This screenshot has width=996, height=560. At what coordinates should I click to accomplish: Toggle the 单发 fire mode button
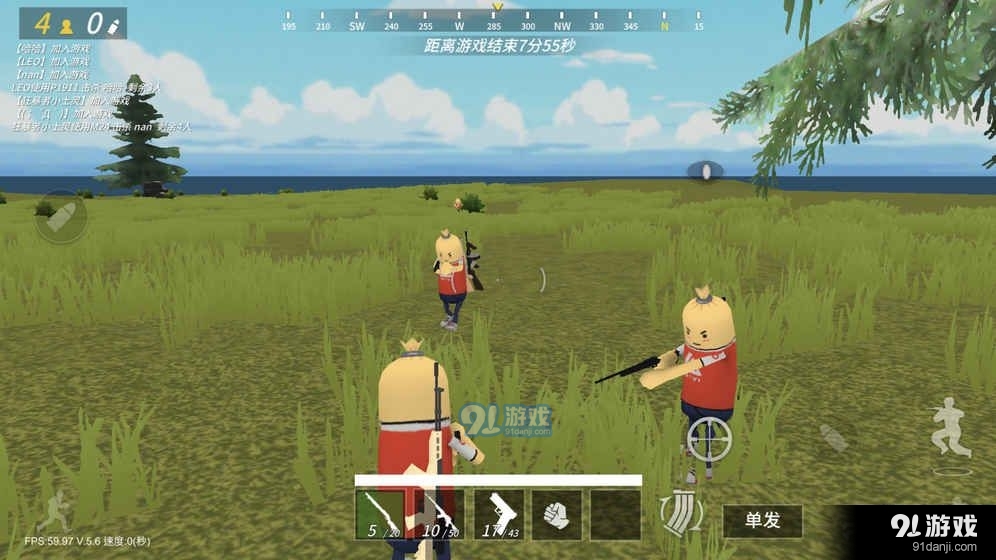(762, 520)
